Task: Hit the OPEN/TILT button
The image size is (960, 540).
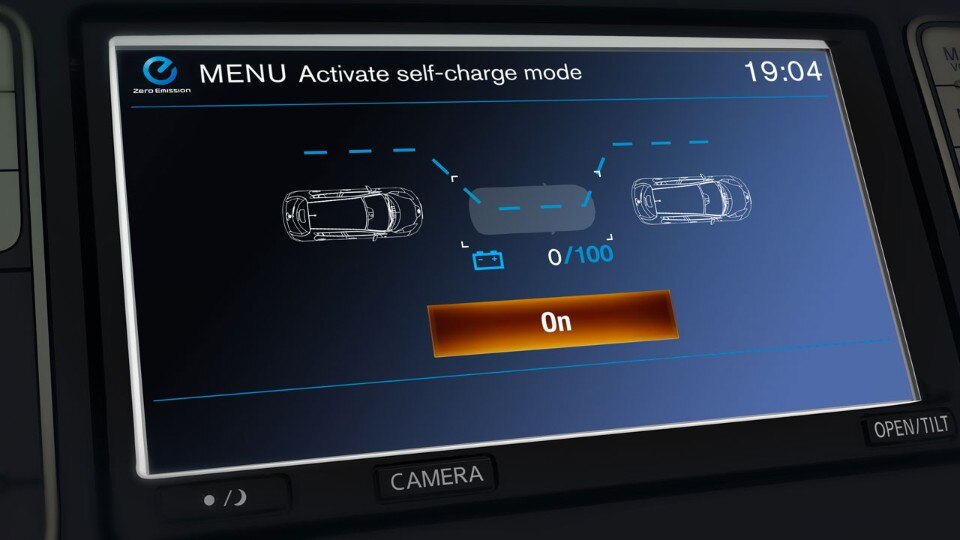Action: point(909,427)
